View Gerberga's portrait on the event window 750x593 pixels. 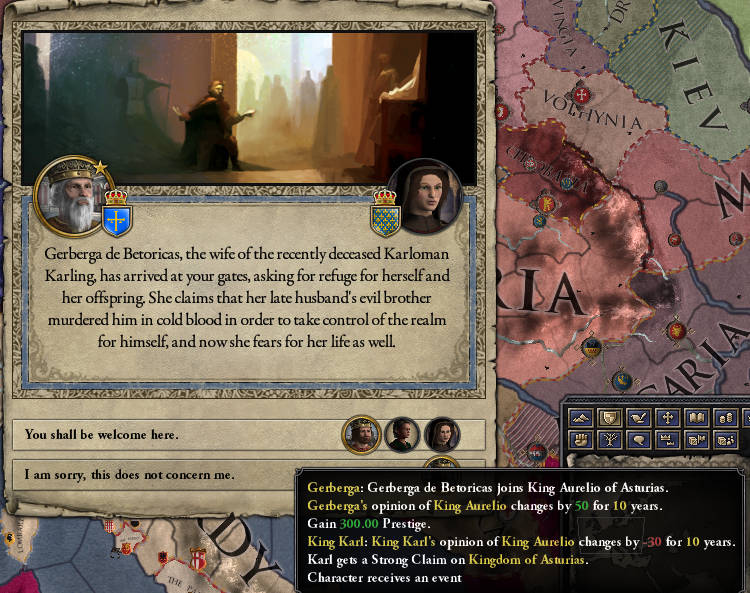(424, 195)
